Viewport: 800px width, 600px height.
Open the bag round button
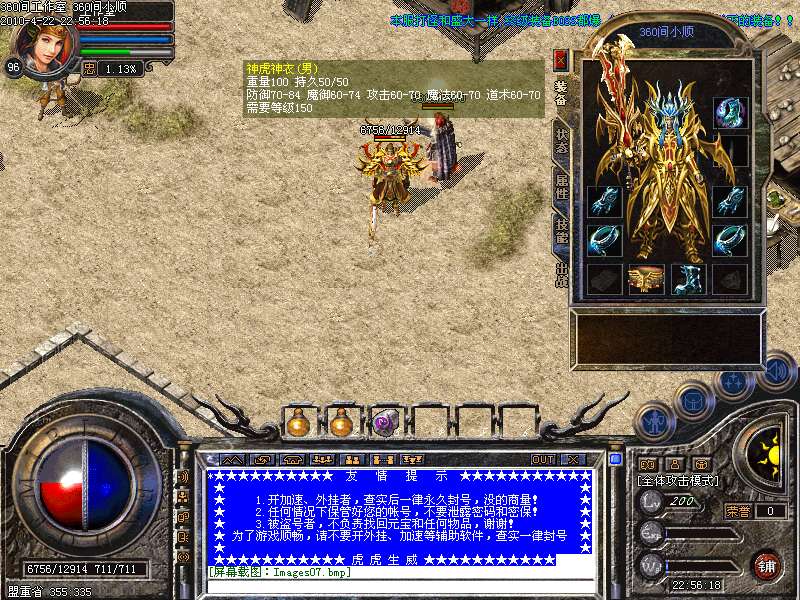click(694, 401)
